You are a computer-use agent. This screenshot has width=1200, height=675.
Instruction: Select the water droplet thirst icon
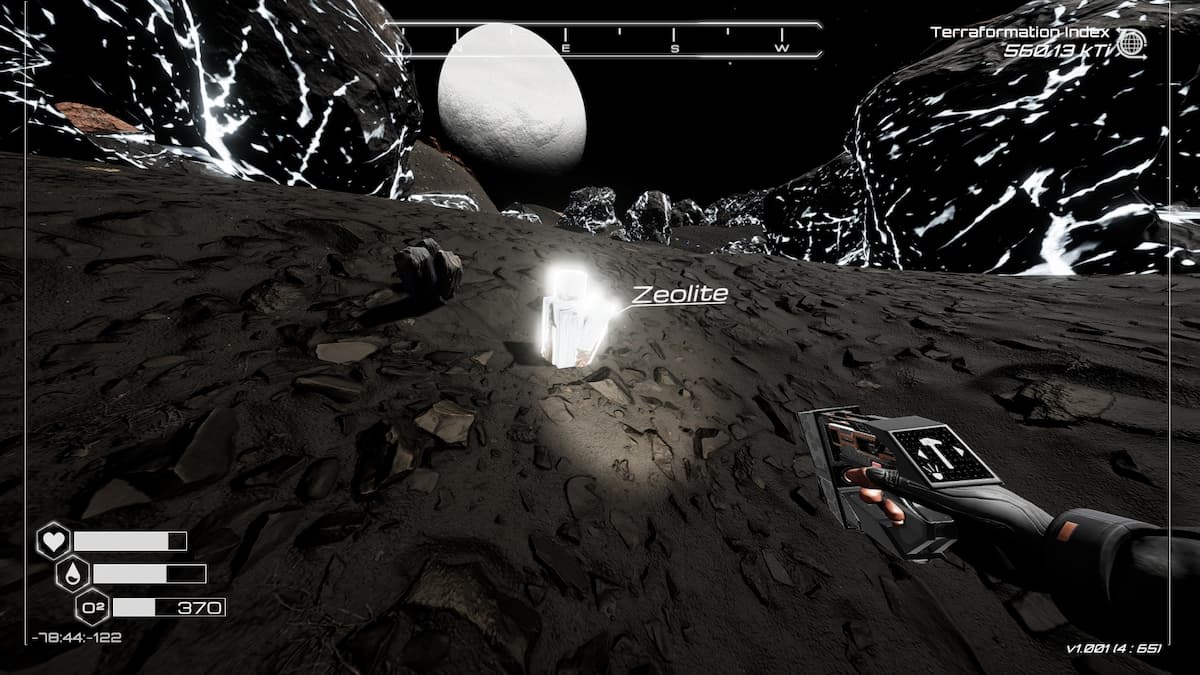click(x=73, y=574)
